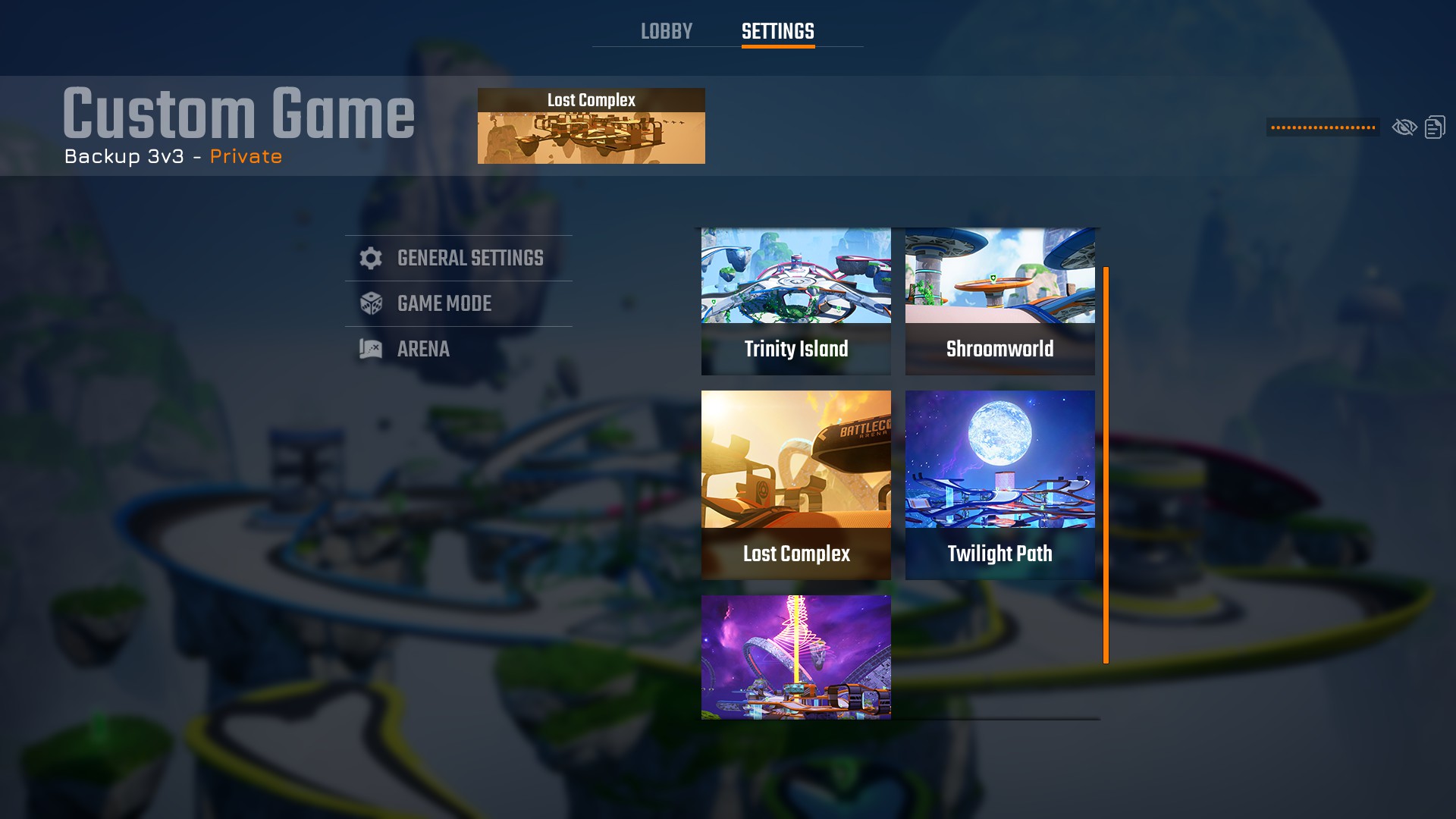This screenshot has width=1456, height=819.
Task: Open Game Mode via the dice icon
Action: (371, 303)
